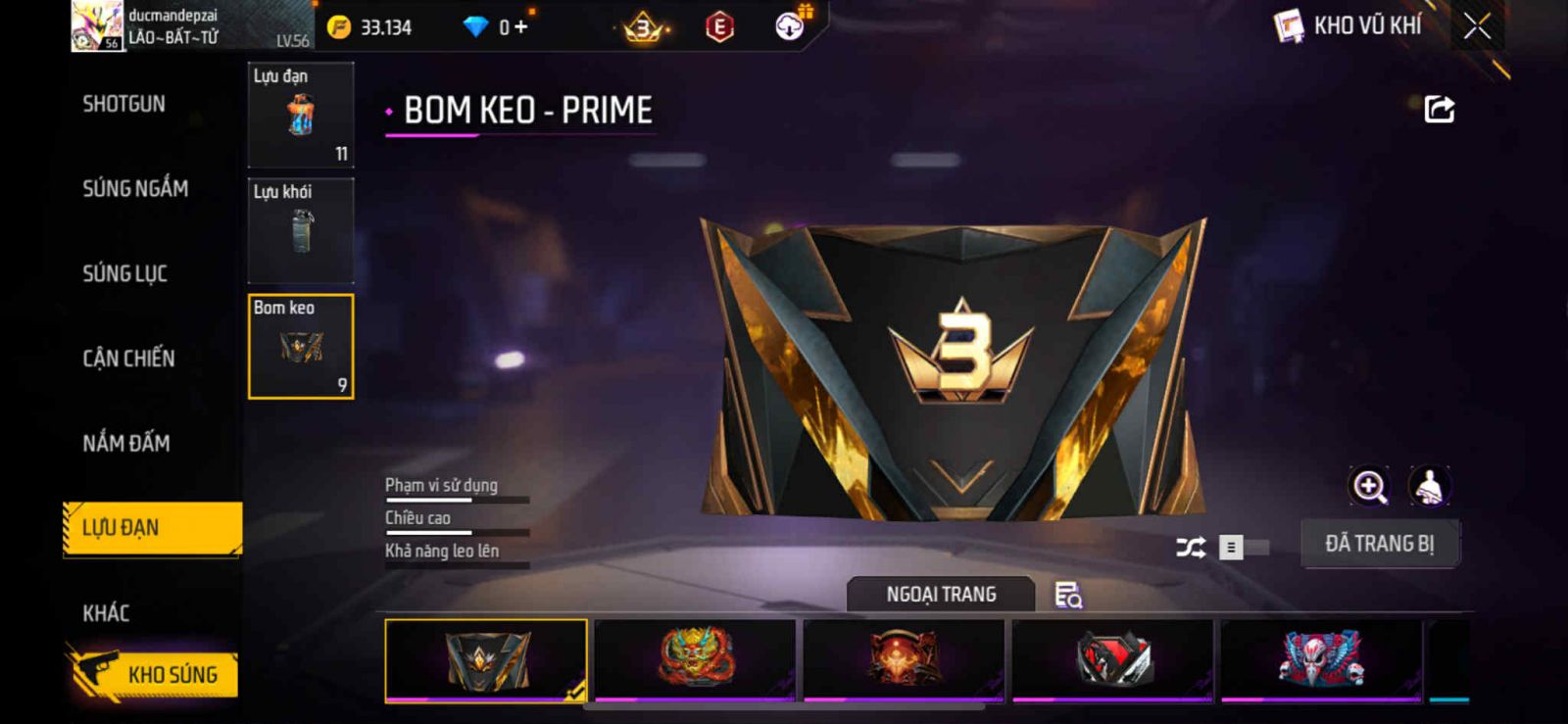Screen dimensions: 1568x724
Task: Select the Bom keo slot
Action: point(301,347)
